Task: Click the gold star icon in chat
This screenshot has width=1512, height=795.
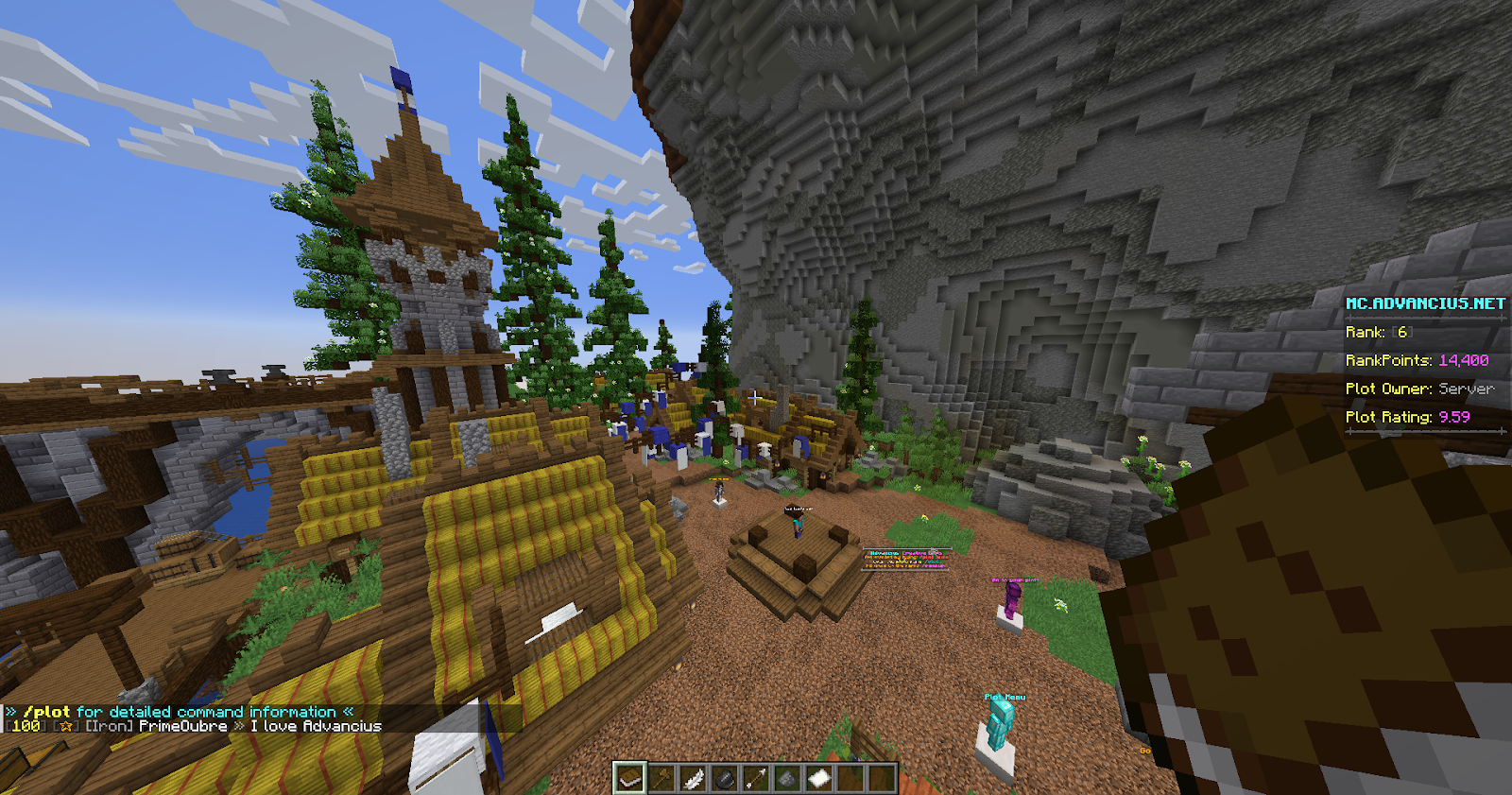Action: (x=65, y=726)
